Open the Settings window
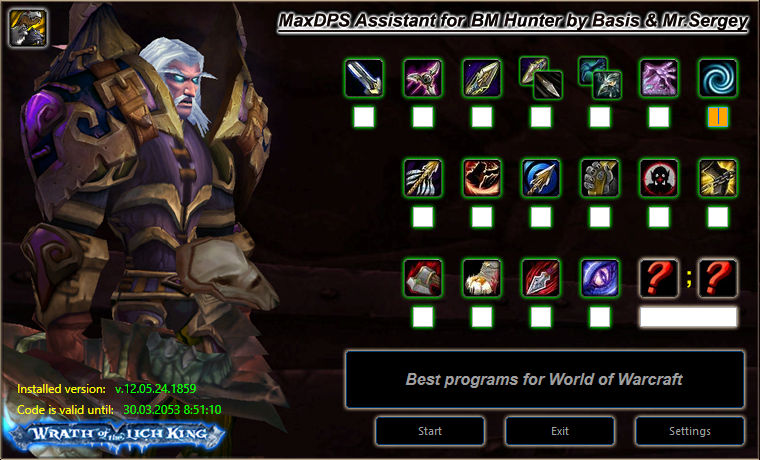The image size is (760, 460). click(x=690, y=431)
